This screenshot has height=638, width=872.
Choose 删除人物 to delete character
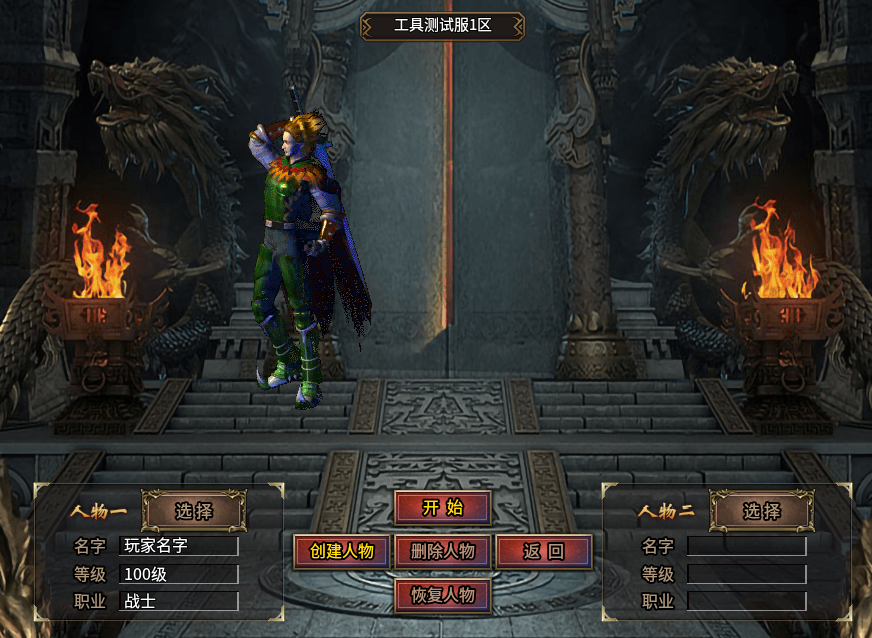pyautogui.click(x=442, y=551)
